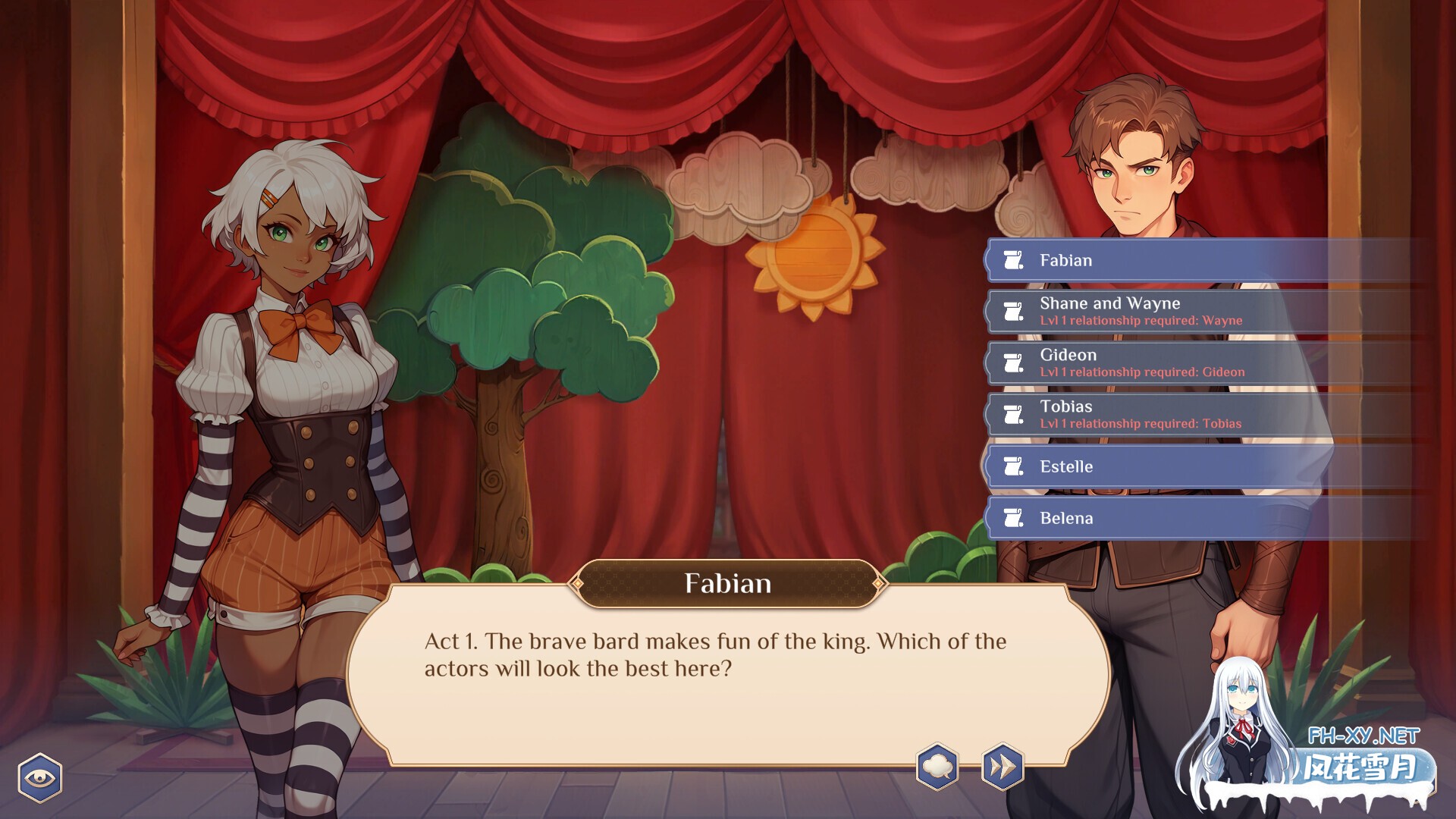Pick Belena at the bottom of the choices
Image resolution: width=1456 pixels, height=819 pixels.
1137,518
